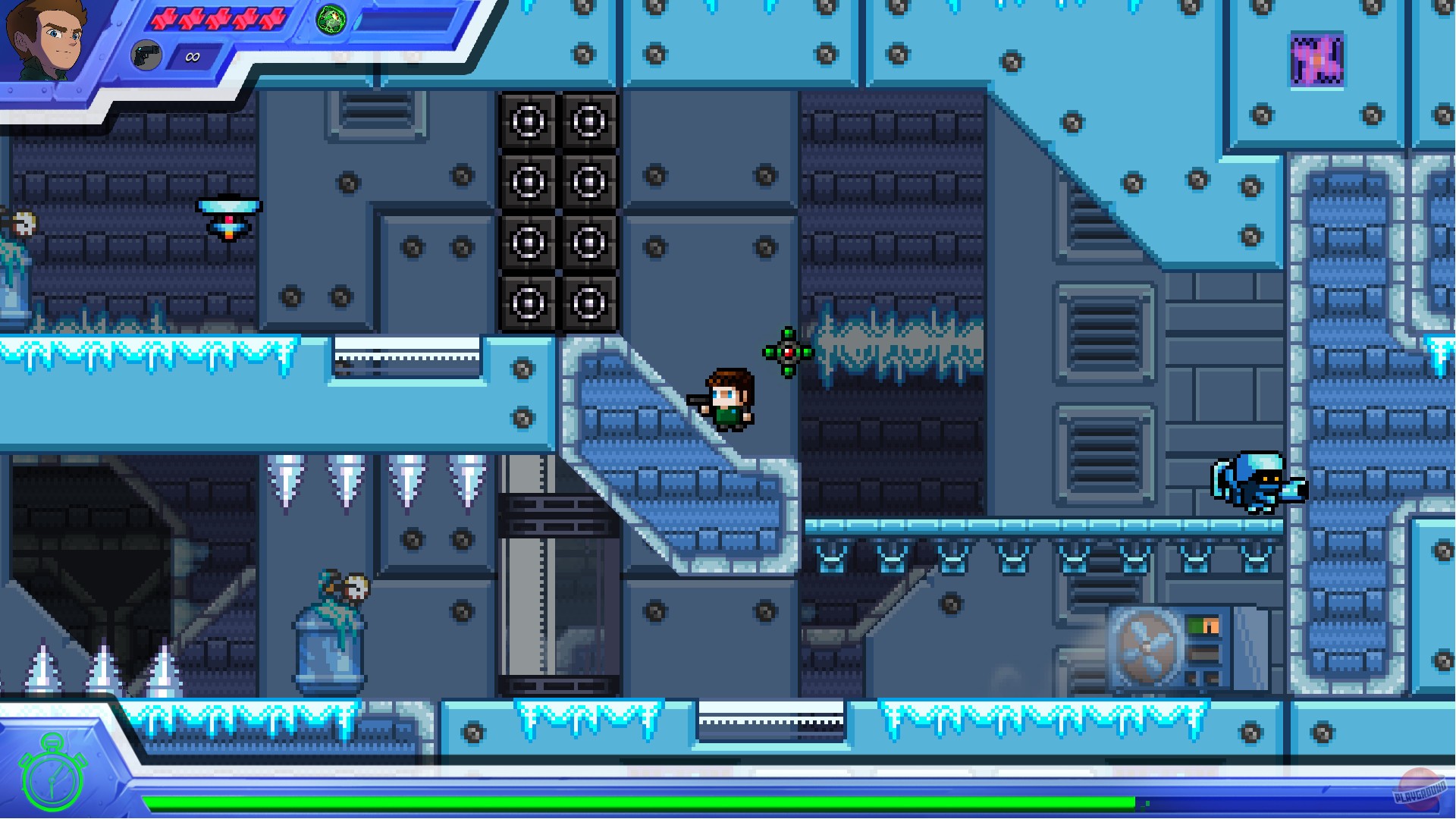Click the first red health pip
The height and width of the screenshot is (819, 1456).
tap(165, 17)
